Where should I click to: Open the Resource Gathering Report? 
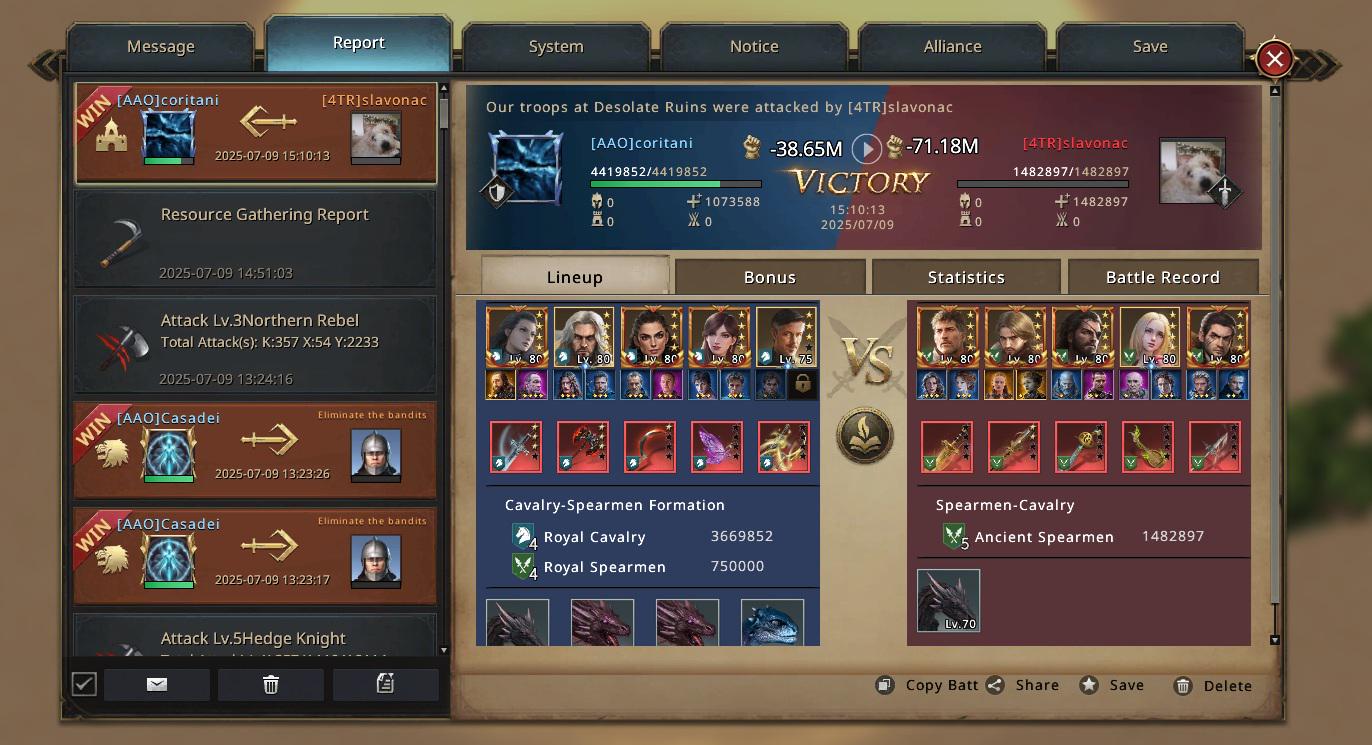click(255, 240)
